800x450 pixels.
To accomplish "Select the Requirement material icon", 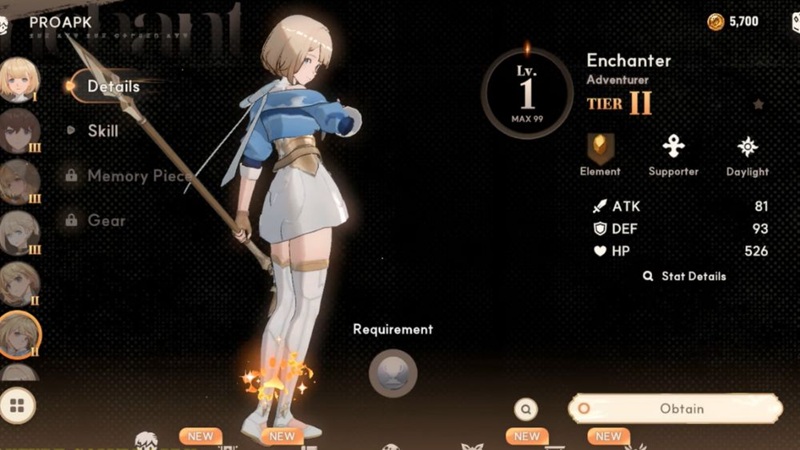I will [392, 373].
